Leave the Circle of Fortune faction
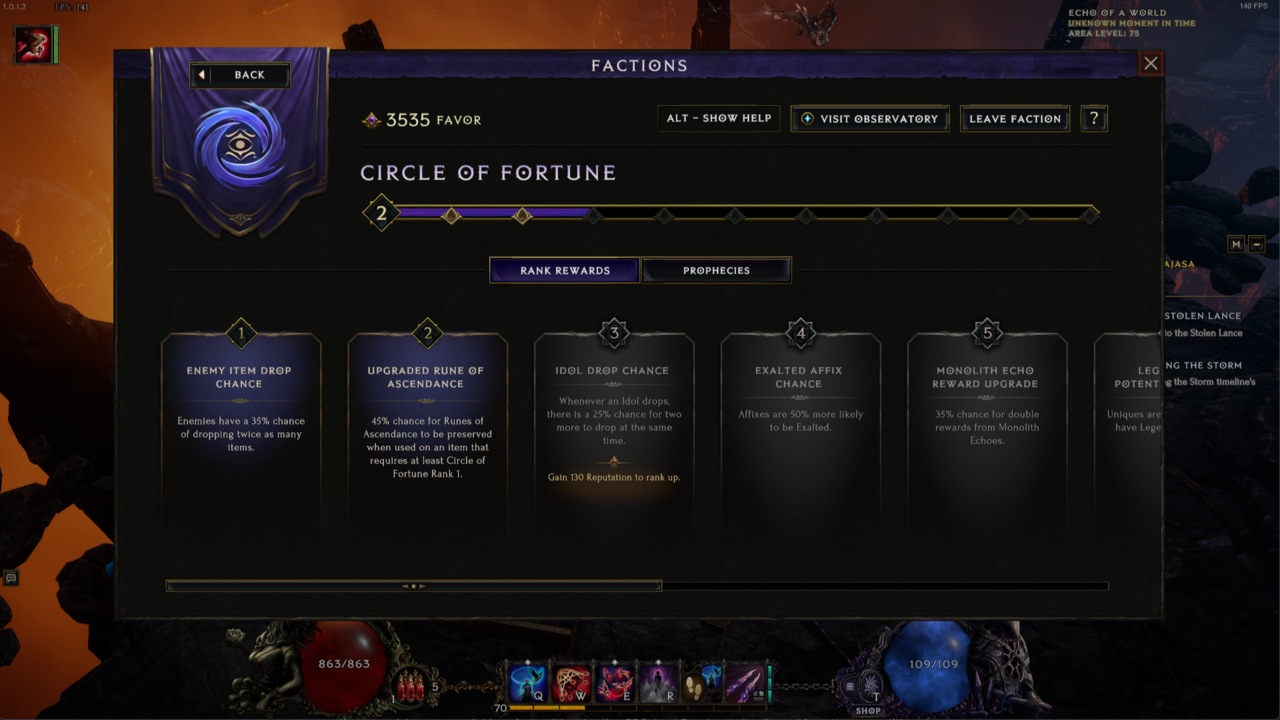Viewport: 1280px width, 720px height. pos(1014,118)
